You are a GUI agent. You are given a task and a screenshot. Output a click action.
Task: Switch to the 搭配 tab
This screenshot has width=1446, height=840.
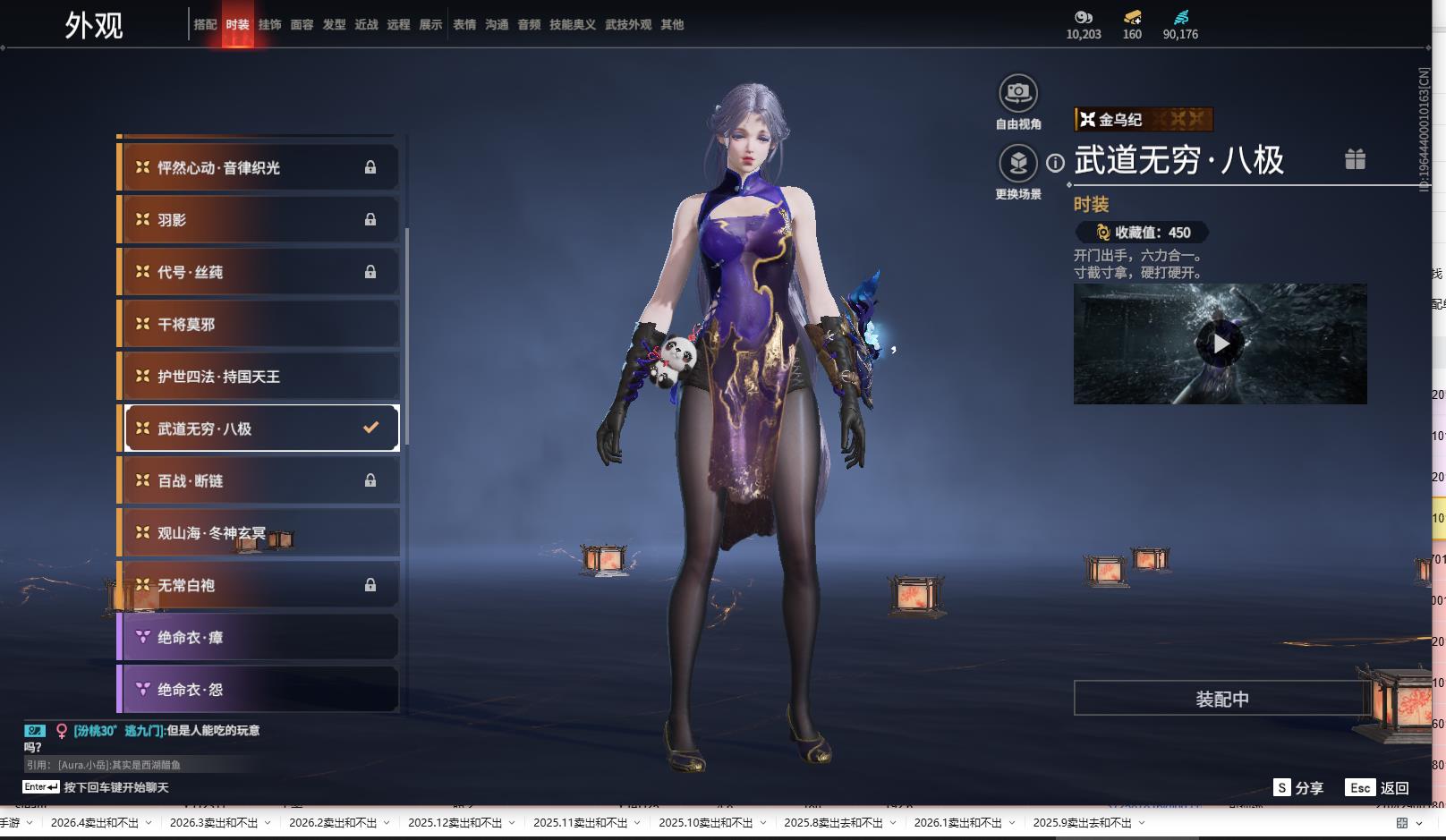[205, 25]
